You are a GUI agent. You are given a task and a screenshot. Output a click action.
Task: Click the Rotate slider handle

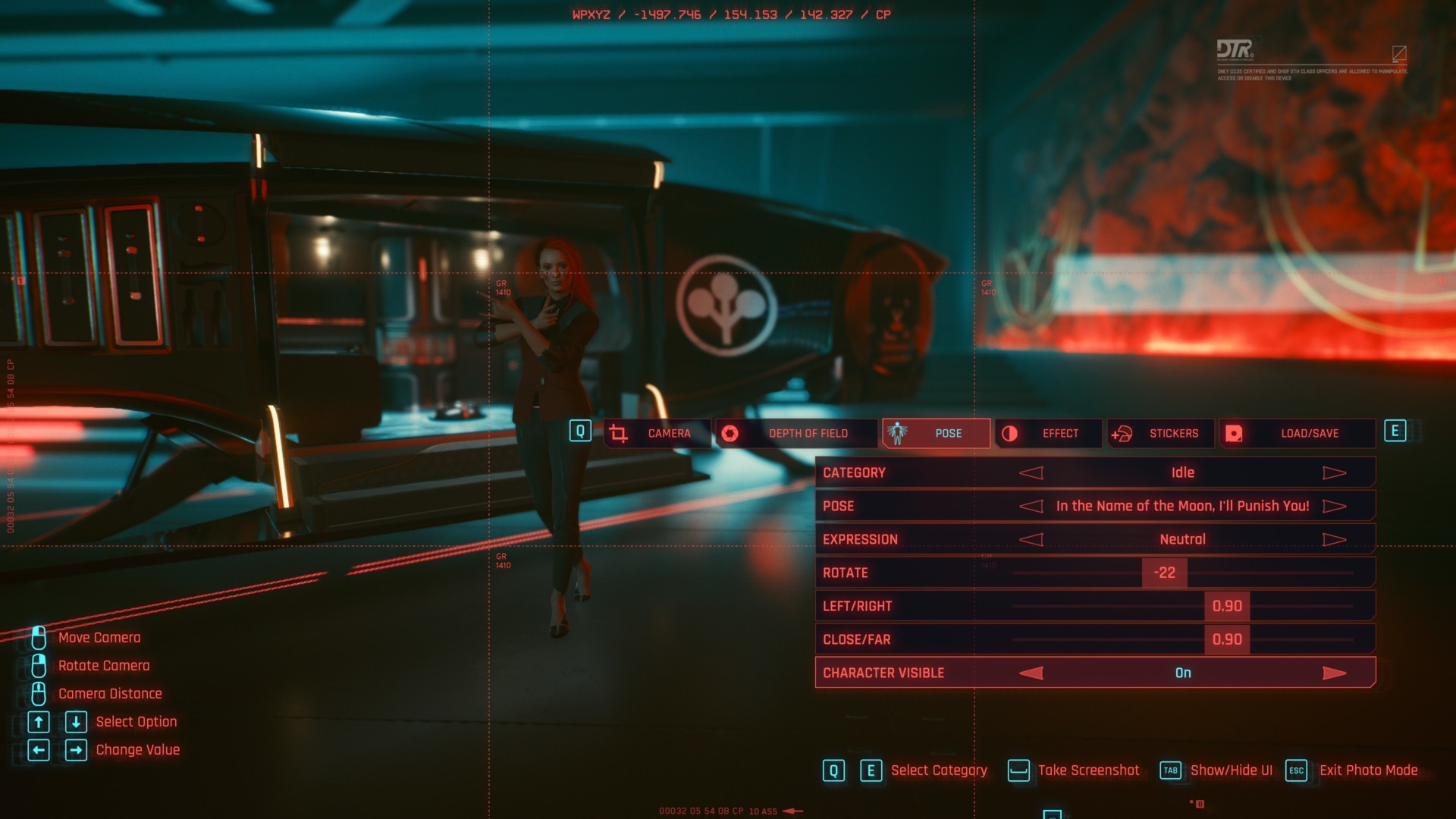click(x=1164, y=573)
